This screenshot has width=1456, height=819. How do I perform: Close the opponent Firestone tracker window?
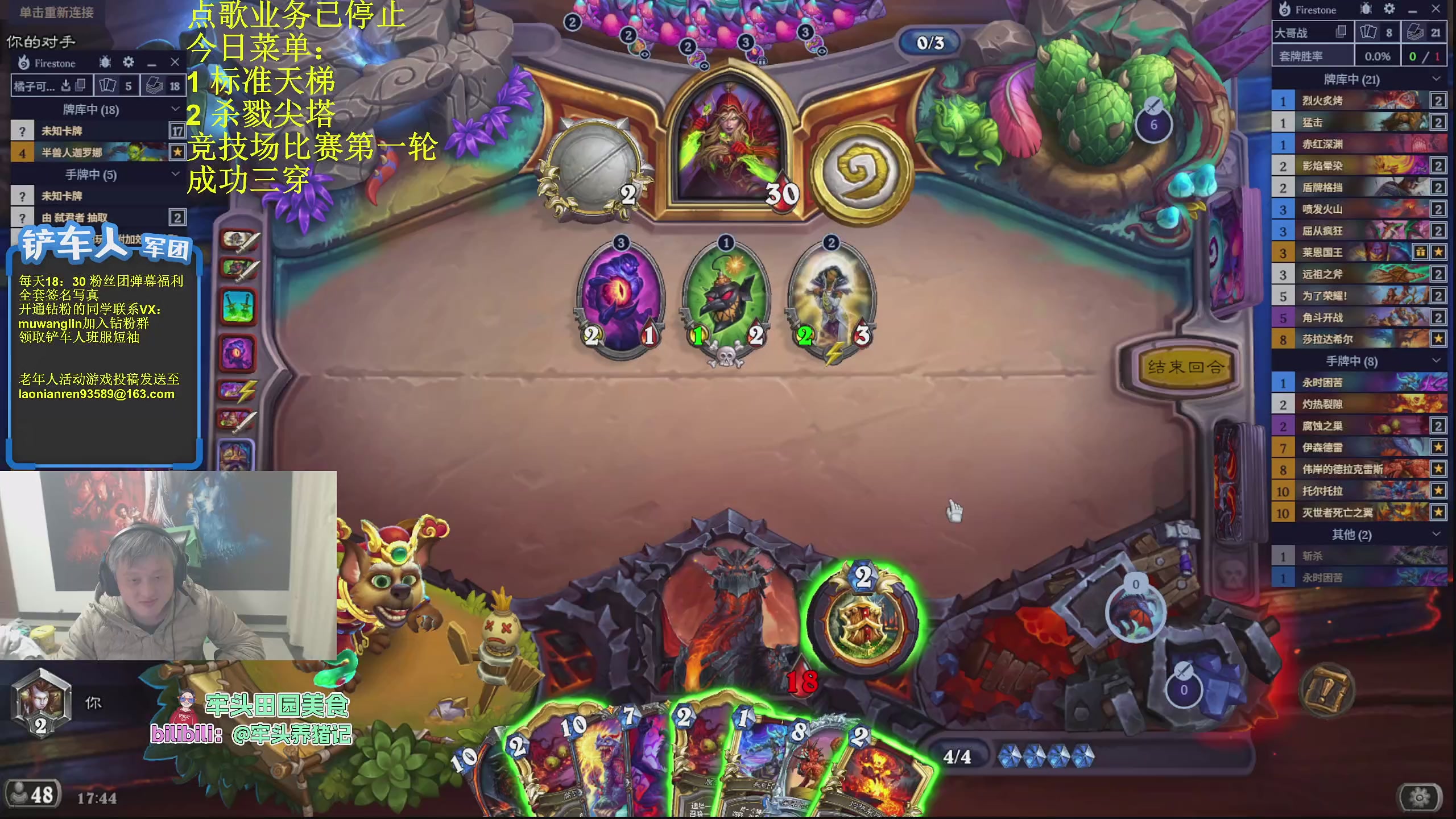(175, 62)
